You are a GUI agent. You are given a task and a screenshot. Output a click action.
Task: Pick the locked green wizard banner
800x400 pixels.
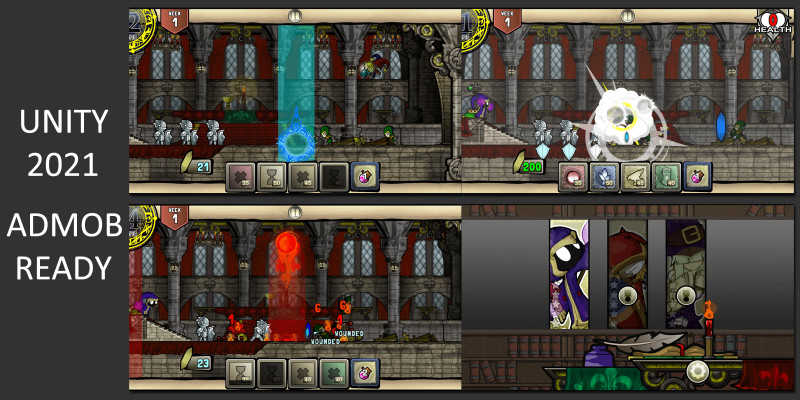click(x=685, y=273)
